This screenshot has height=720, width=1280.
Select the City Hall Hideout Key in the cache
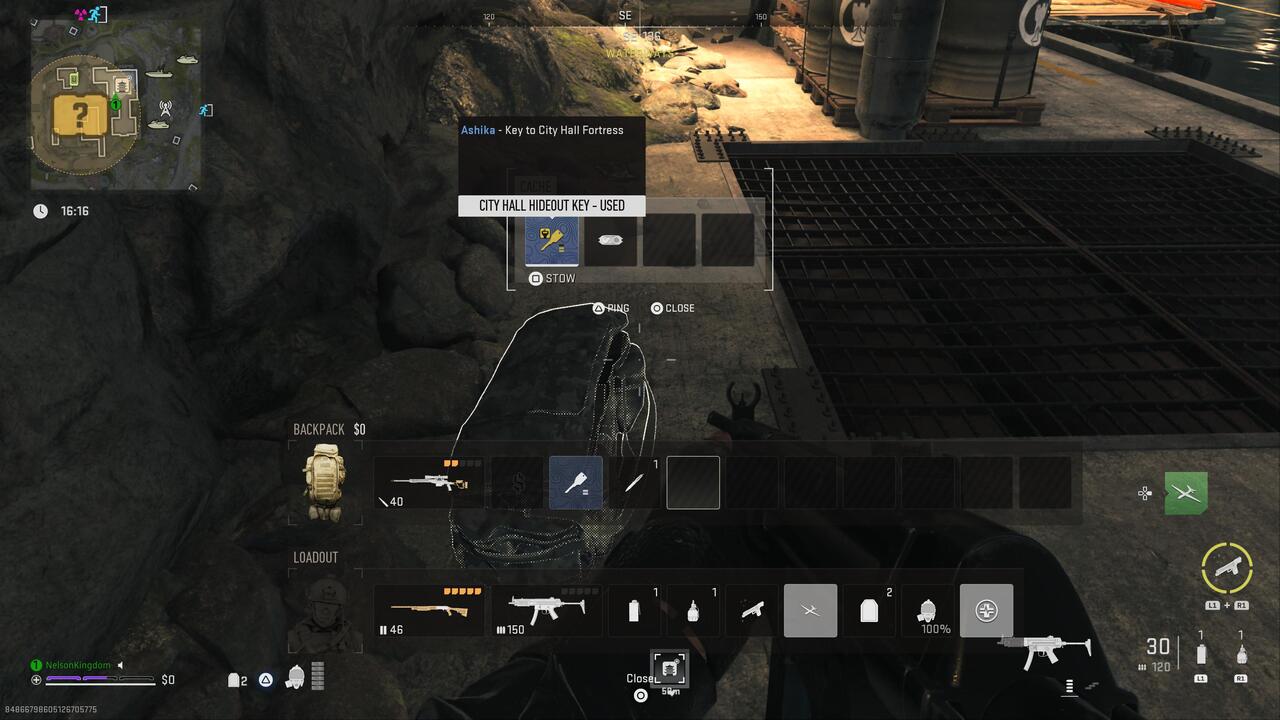tap(552, 240)
